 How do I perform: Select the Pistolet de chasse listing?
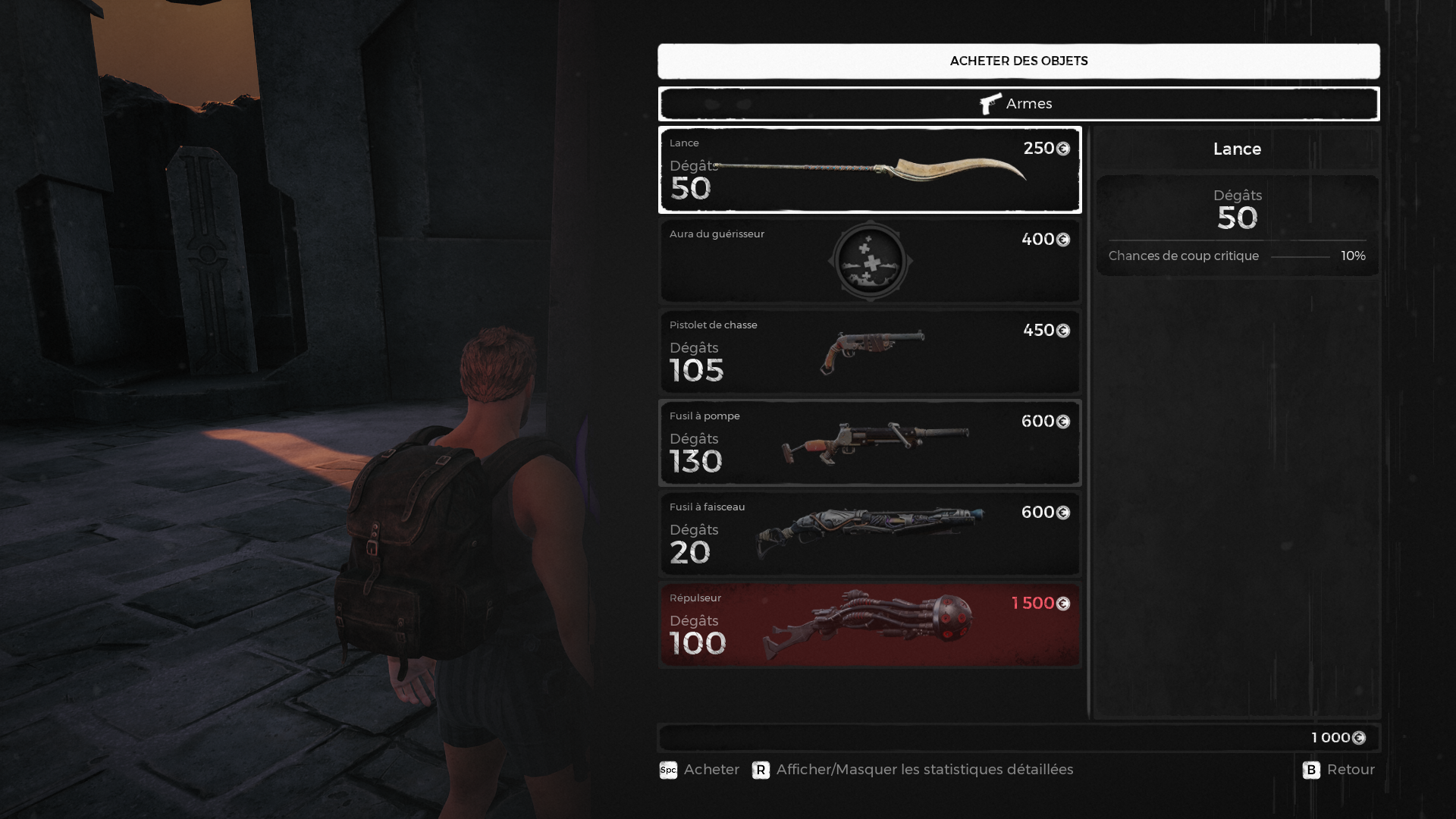pos(870,352)
